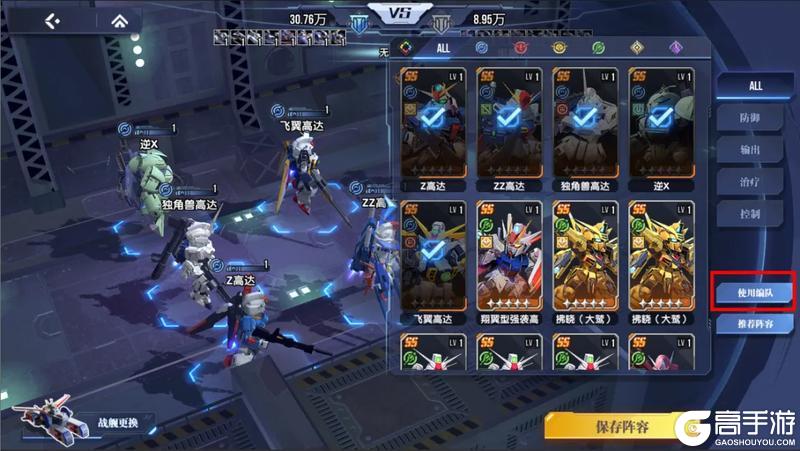800x451 pixels.
Task: Select the ALL tab in the top filter row
Action: click(x=443, y=48)
